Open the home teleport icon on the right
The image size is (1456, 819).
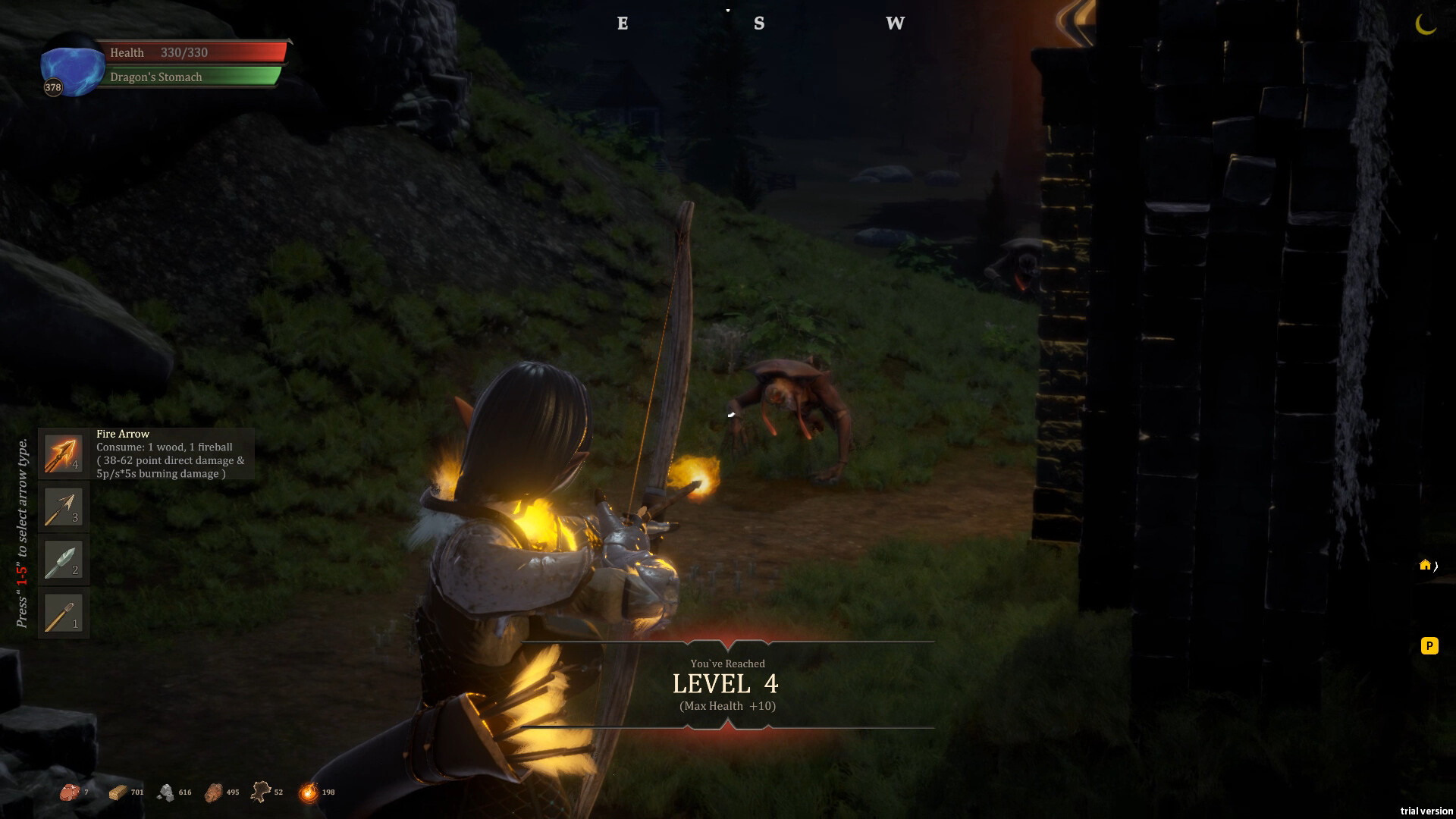pyautogui.click(x=1426, y=564)
